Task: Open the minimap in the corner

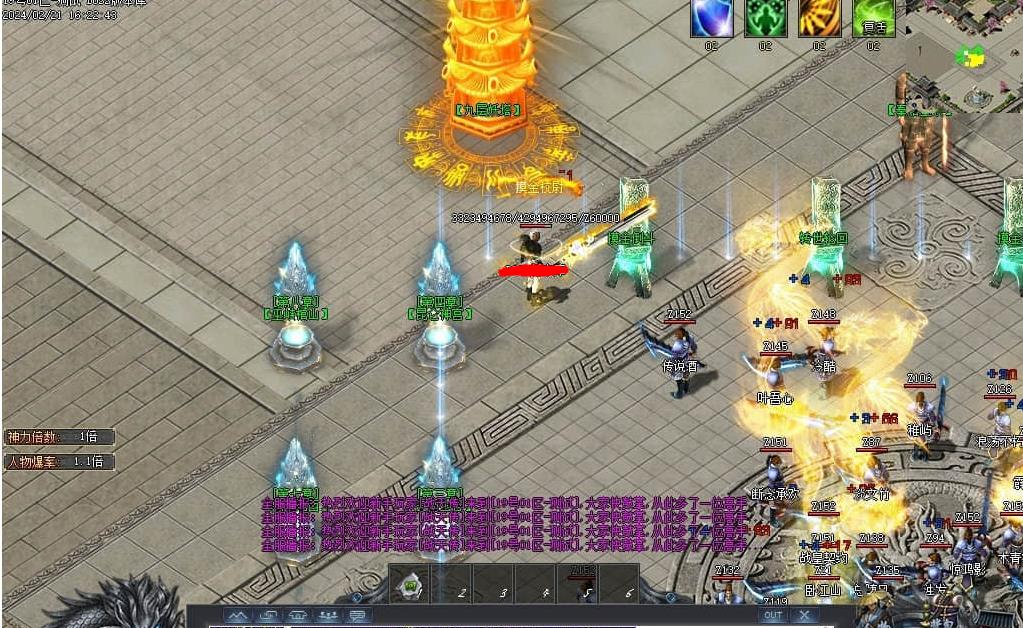Action: [x=965, y=56]
